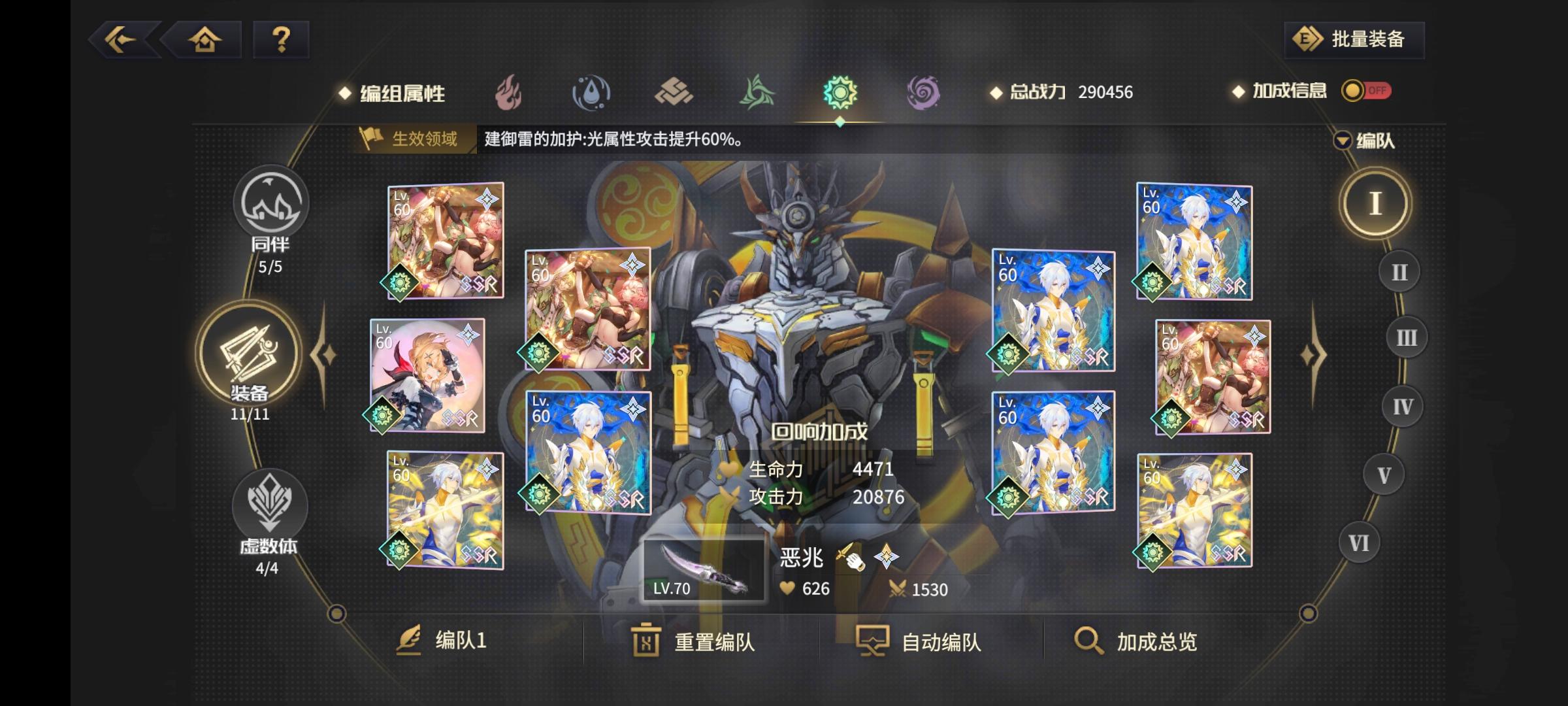Screen dimensions: 1568x706
Task: Switch to the fire attribute tab
Action: (x=510, y=93)
